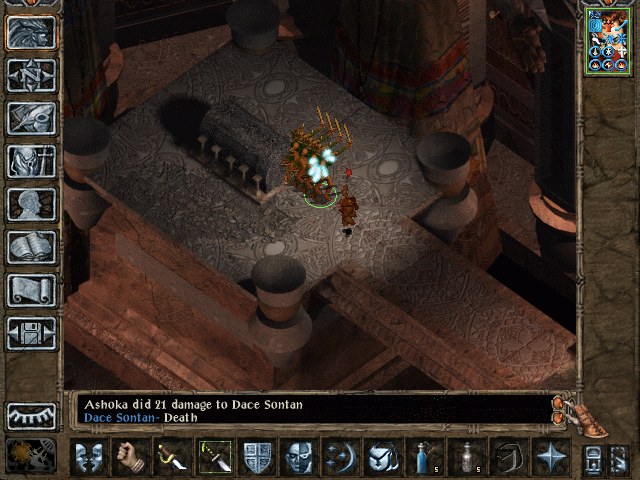This screenshot has height=480, width=640.
Task: Open the area map screen
Action: pyautogui.click(x=31, y=75)
